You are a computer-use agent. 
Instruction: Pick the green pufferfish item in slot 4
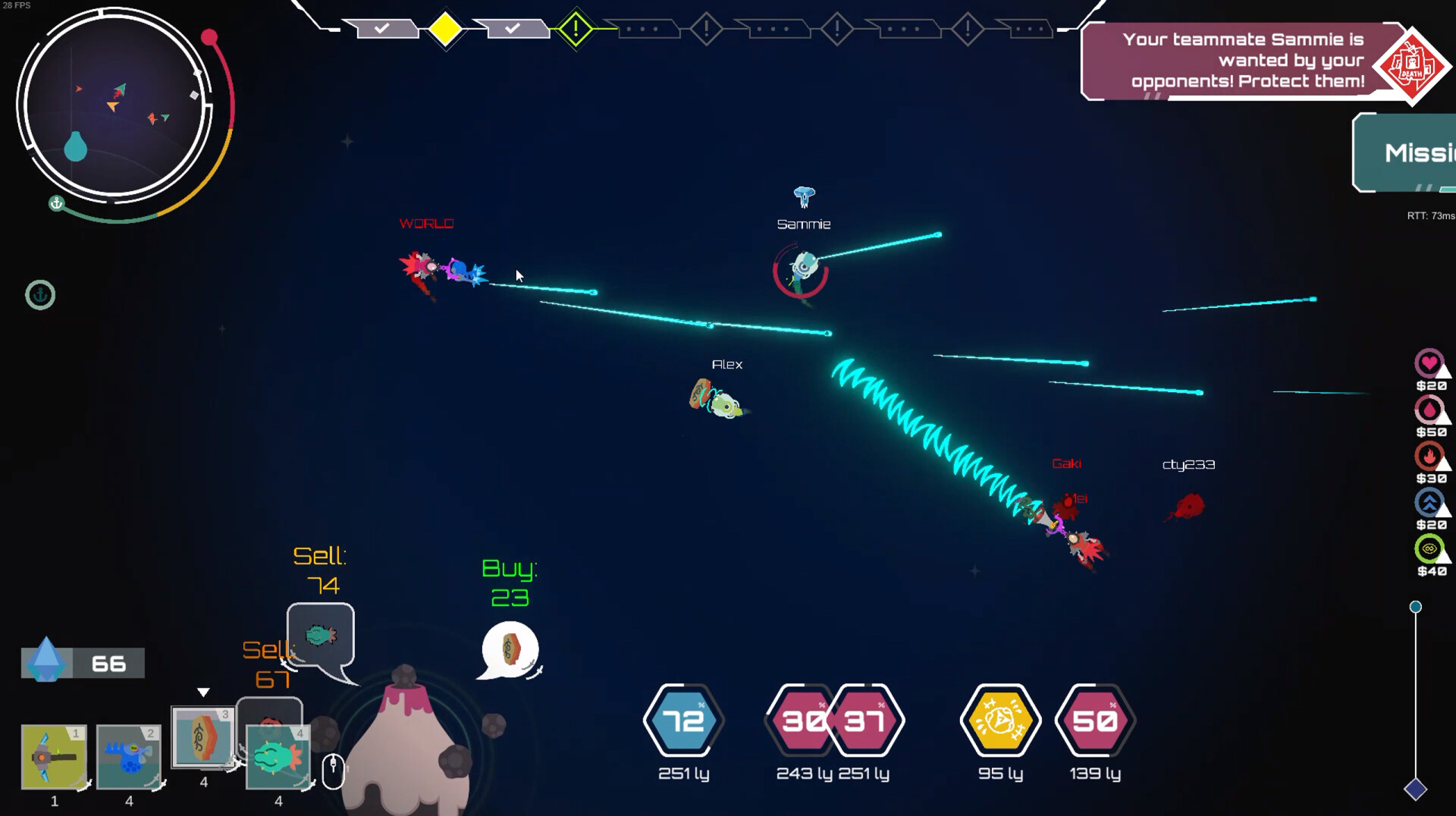278,756
